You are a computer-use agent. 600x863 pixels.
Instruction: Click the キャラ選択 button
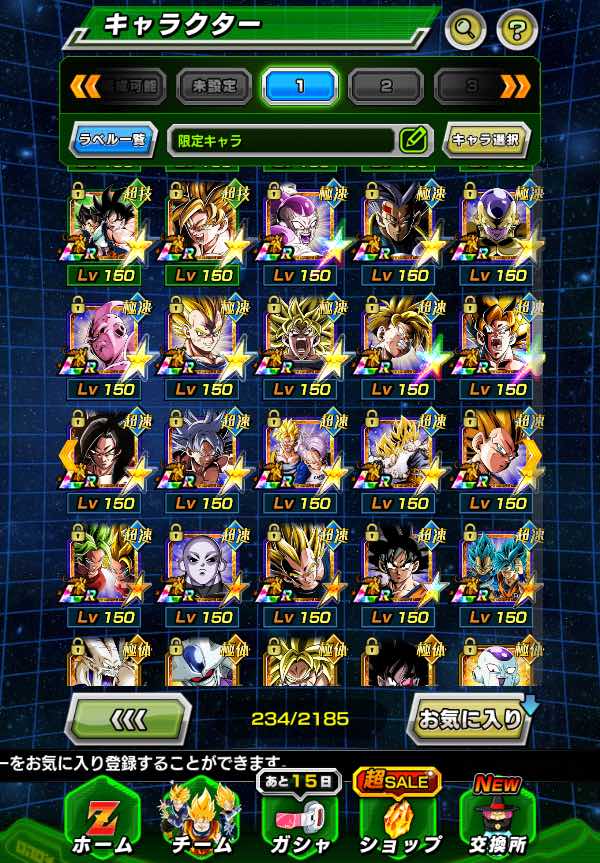[x=485, y=140]
